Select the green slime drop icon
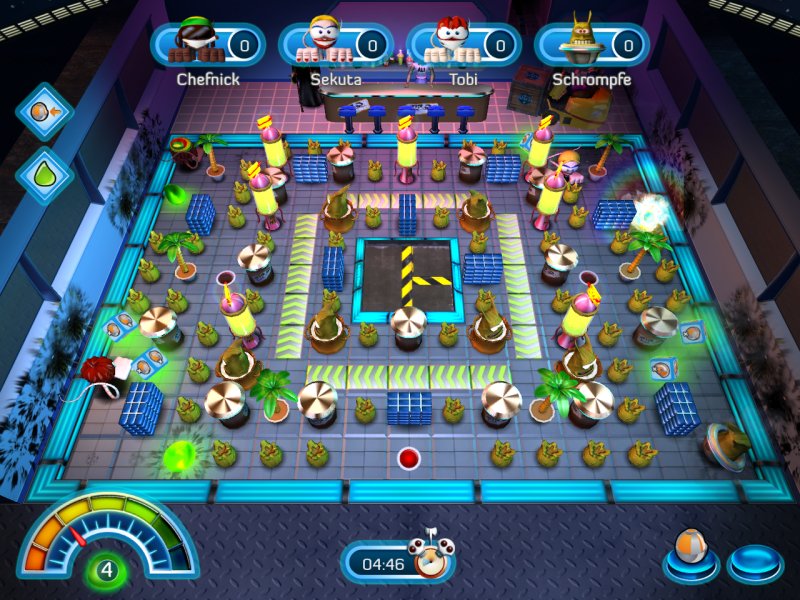Image resolution: width=800 pixels, height=600 pixels. coord(44,170)
